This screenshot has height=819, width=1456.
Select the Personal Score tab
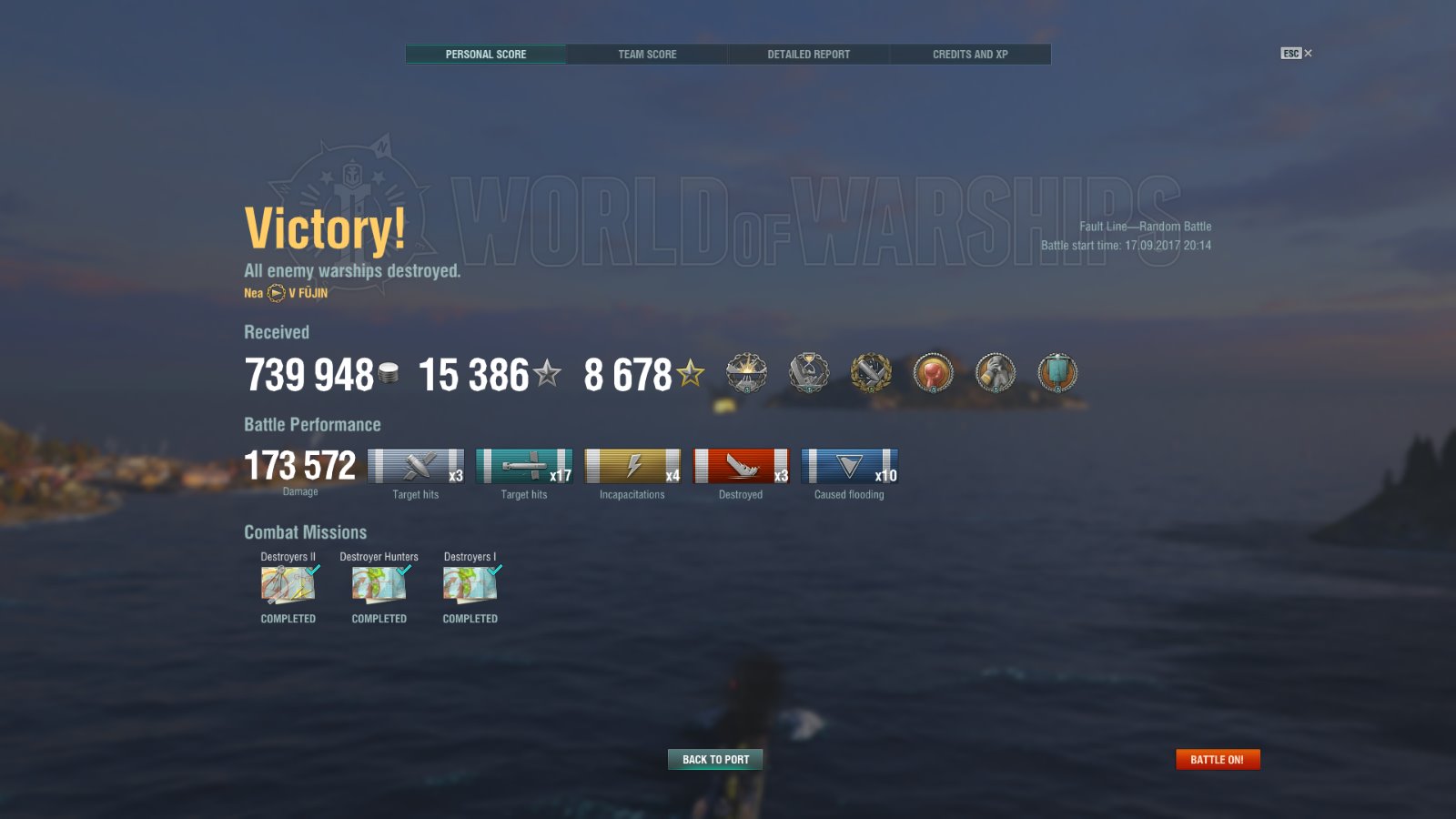pyautogui.click(x=486, y=55)
